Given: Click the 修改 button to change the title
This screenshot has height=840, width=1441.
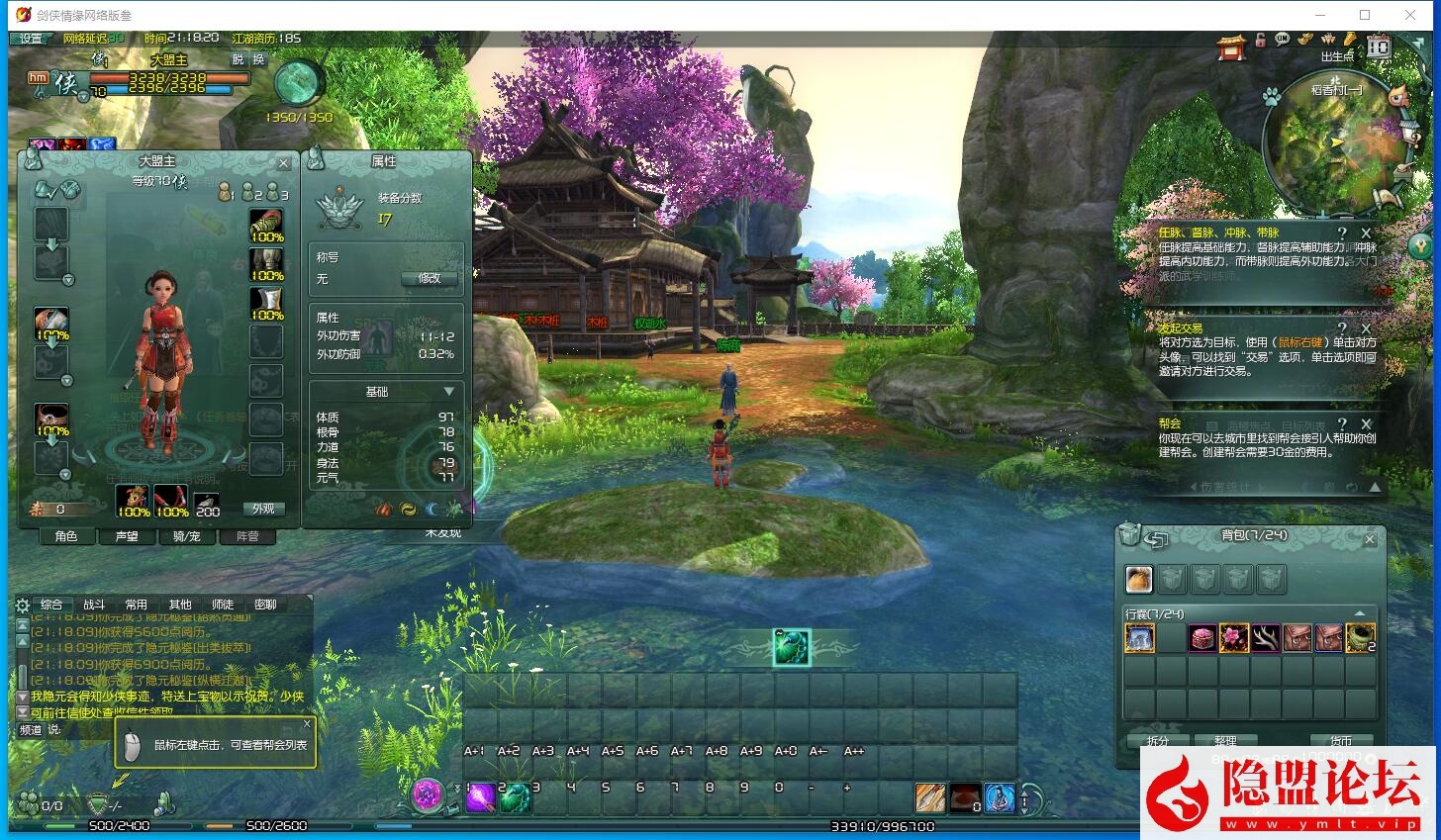Looking at the screenshot, I should pyautogui.click(x=429, y=278).
